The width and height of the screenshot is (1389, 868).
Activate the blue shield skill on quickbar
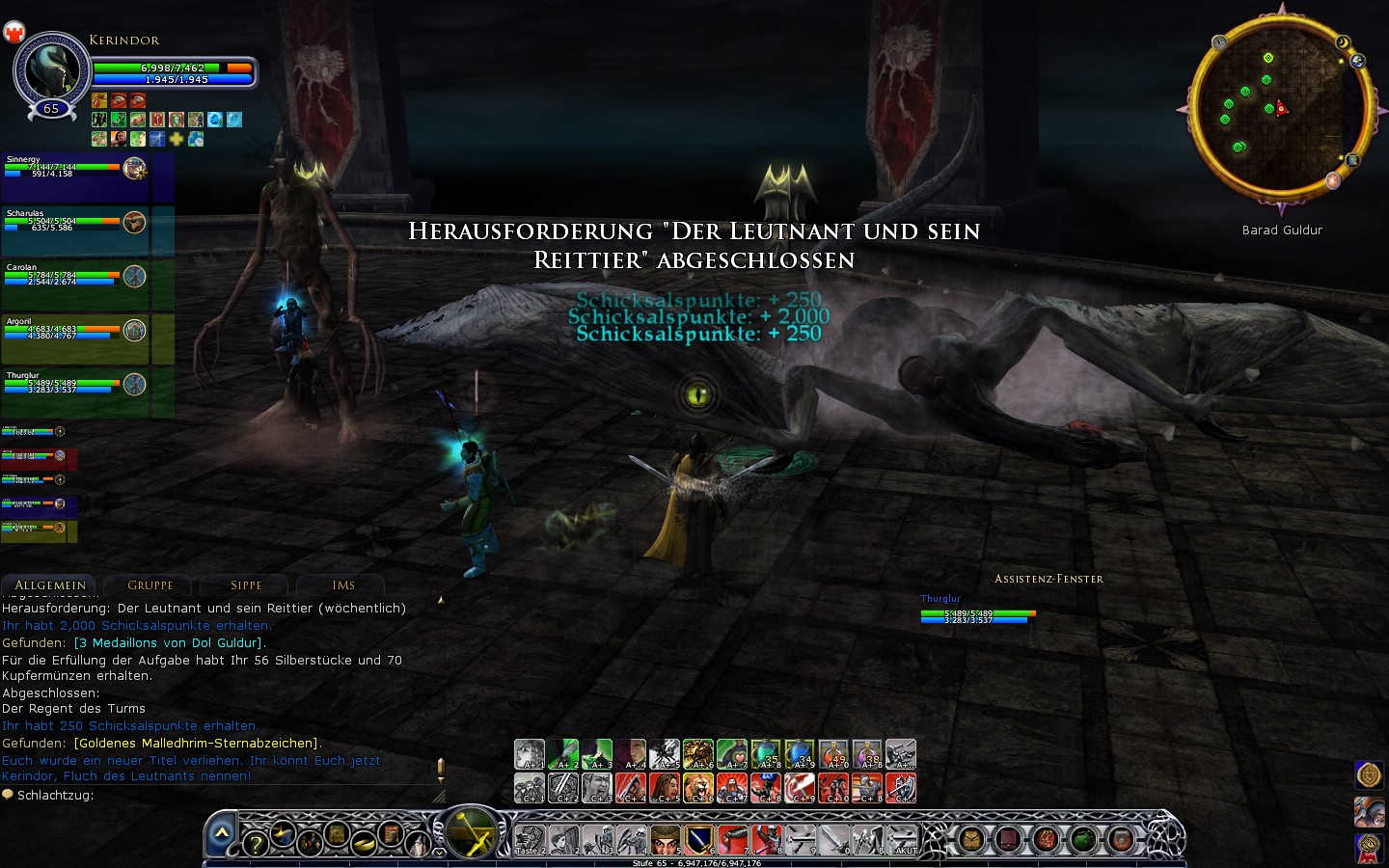698,839
